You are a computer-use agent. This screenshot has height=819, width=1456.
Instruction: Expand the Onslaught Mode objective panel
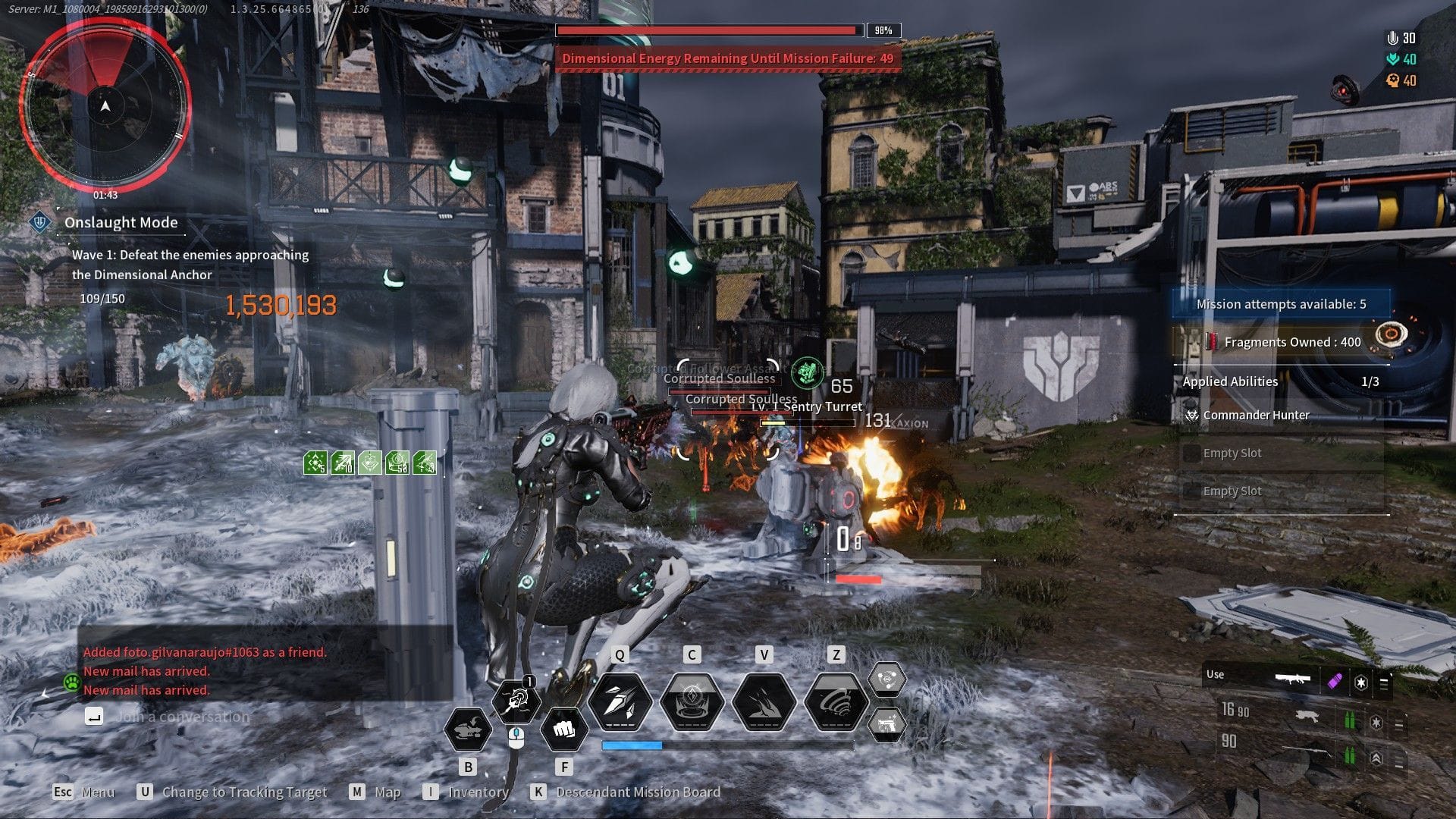[121, 222]
